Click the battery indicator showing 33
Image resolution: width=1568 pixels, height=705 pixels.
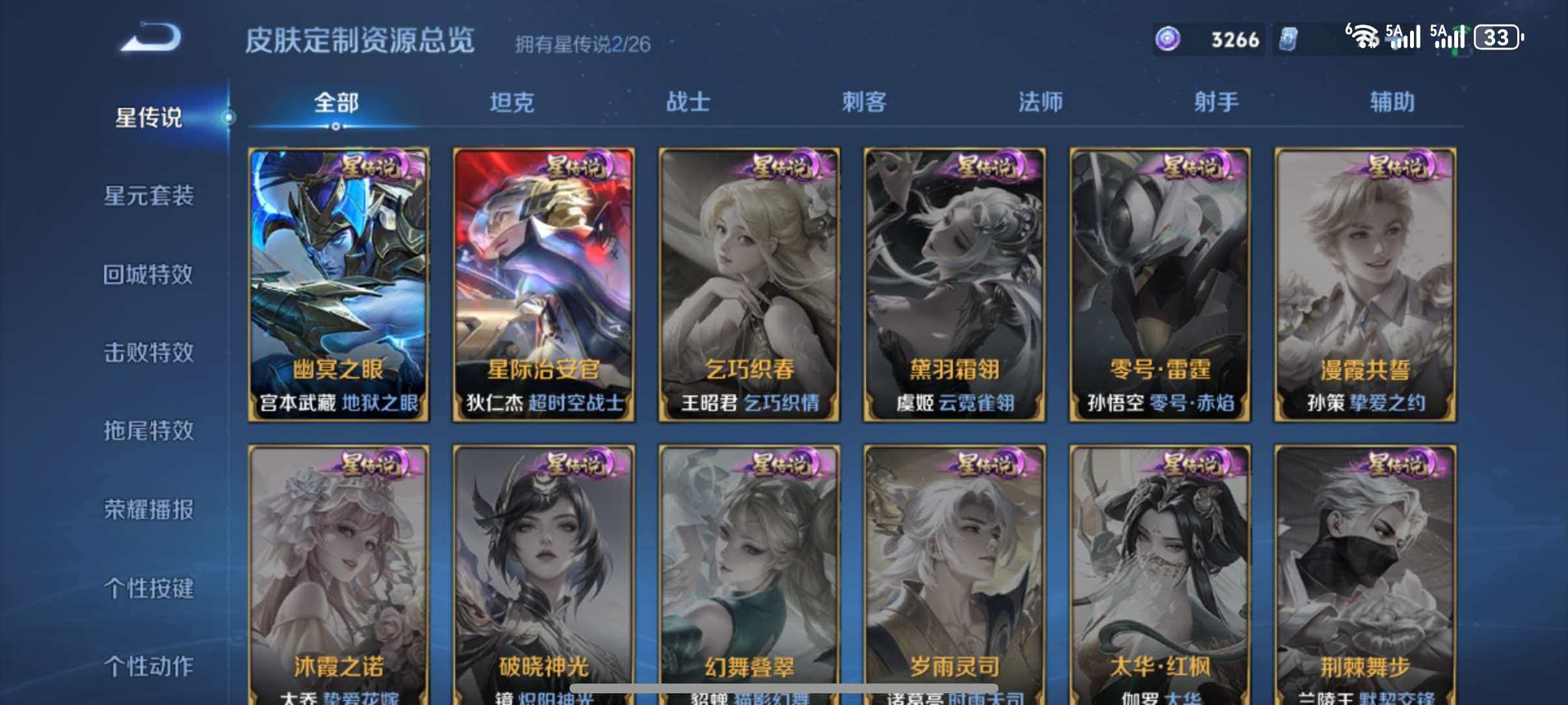pyautogui.click(x=1498, y=38)
